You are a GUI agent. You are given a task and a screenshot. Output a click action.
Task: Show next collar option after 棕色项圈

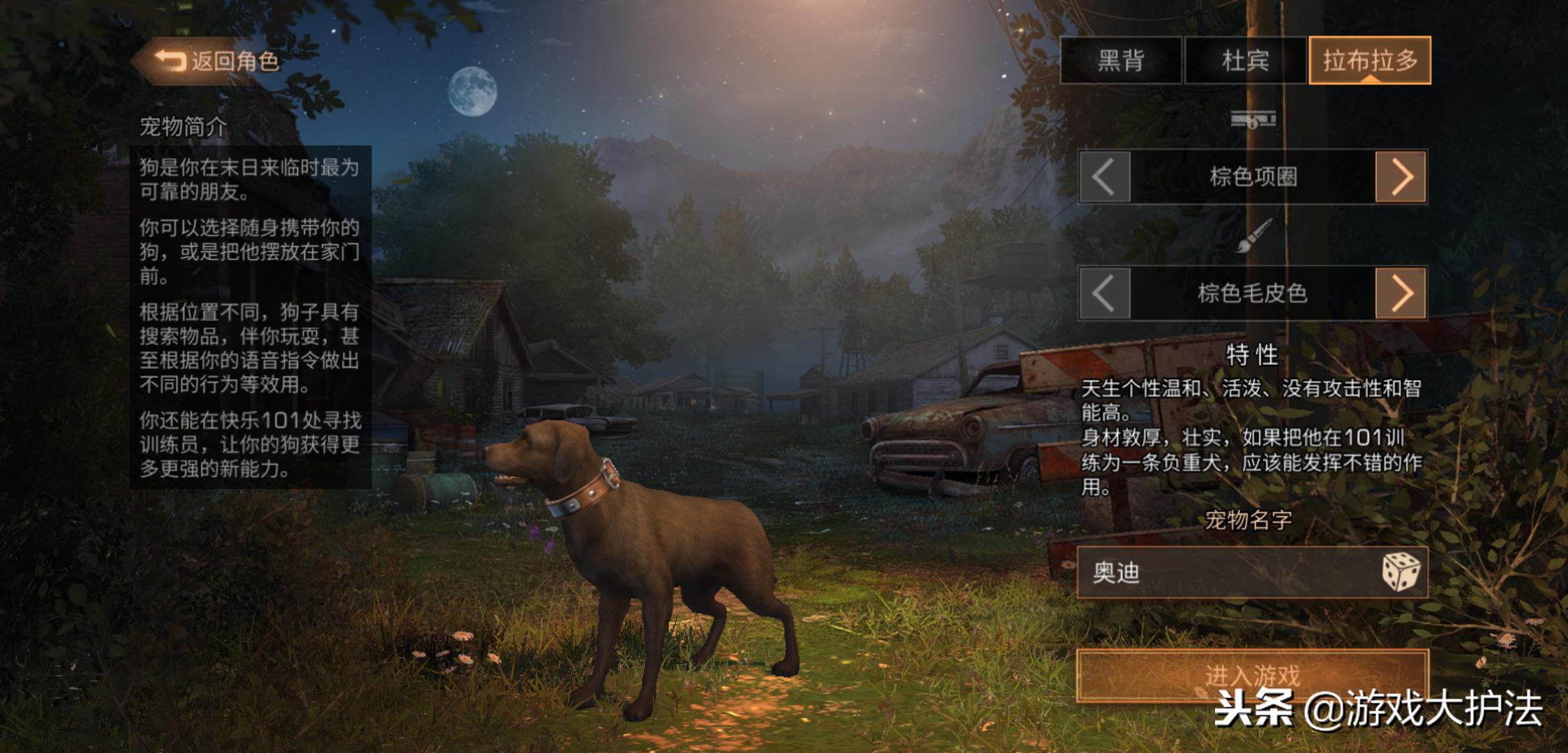[1401, 177]
